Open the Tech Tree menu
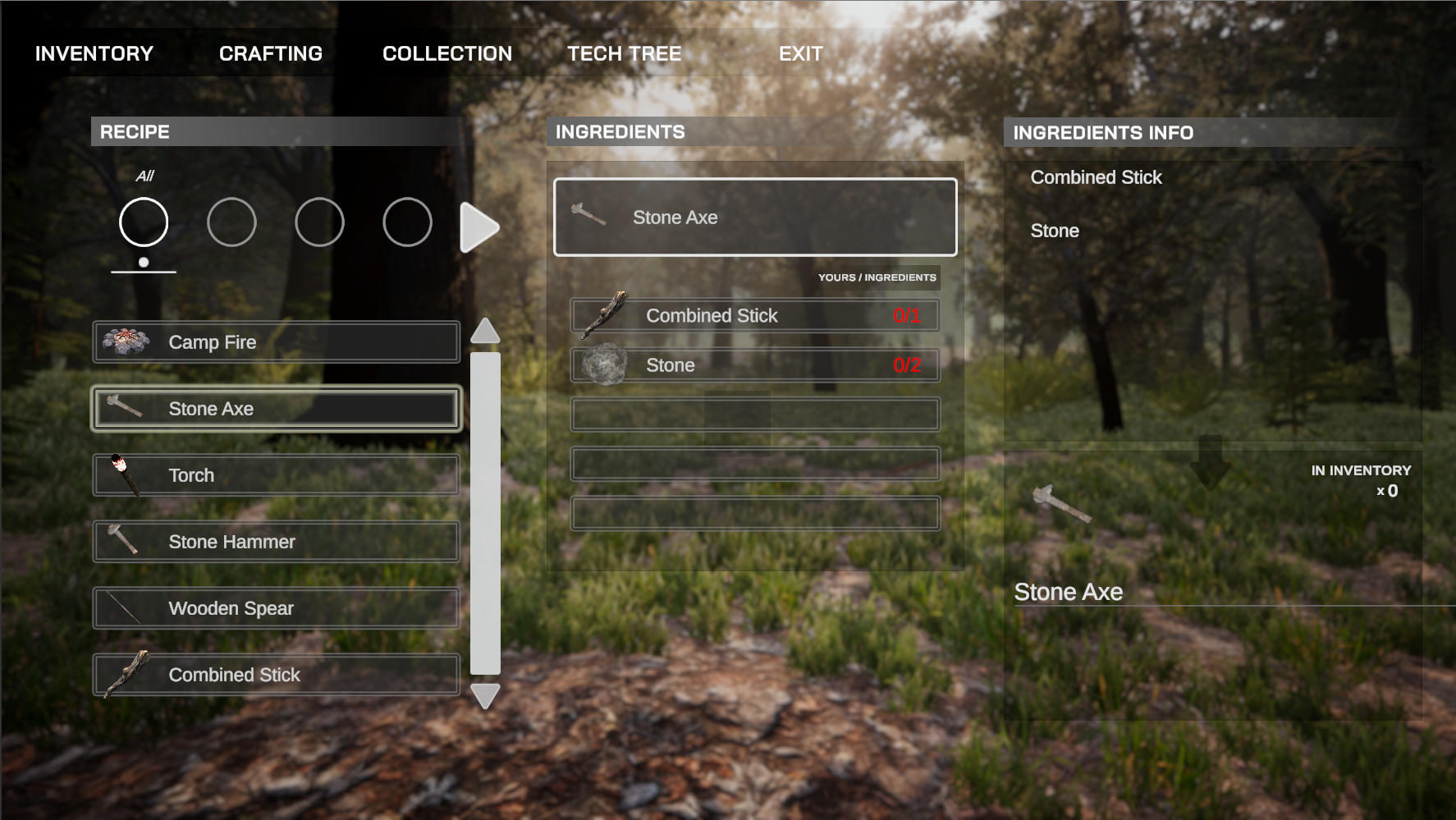1456x820 pixels. (624, 53)
